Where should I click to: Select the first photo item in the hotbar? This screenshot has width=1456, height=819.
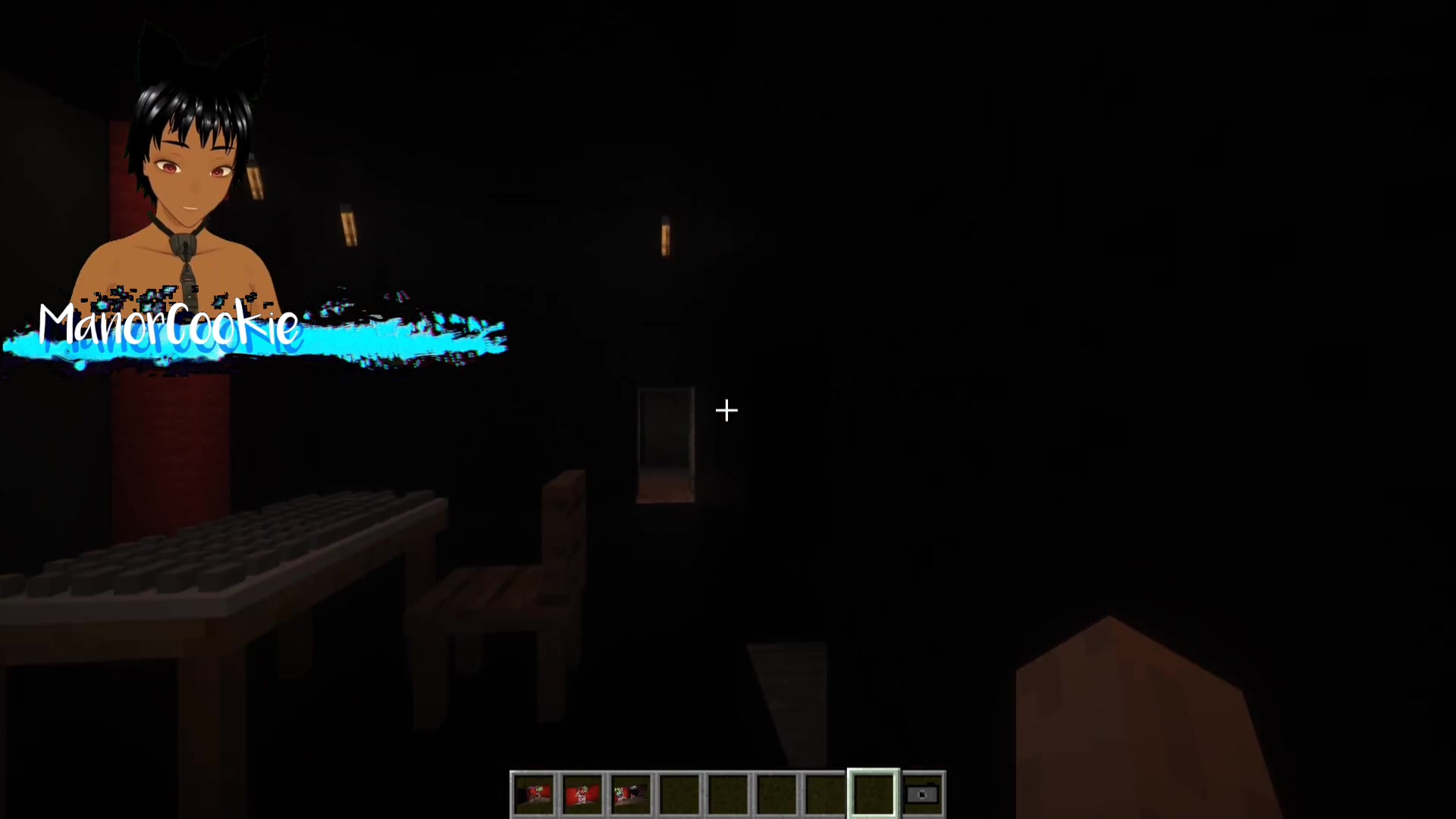pos(535,793)
